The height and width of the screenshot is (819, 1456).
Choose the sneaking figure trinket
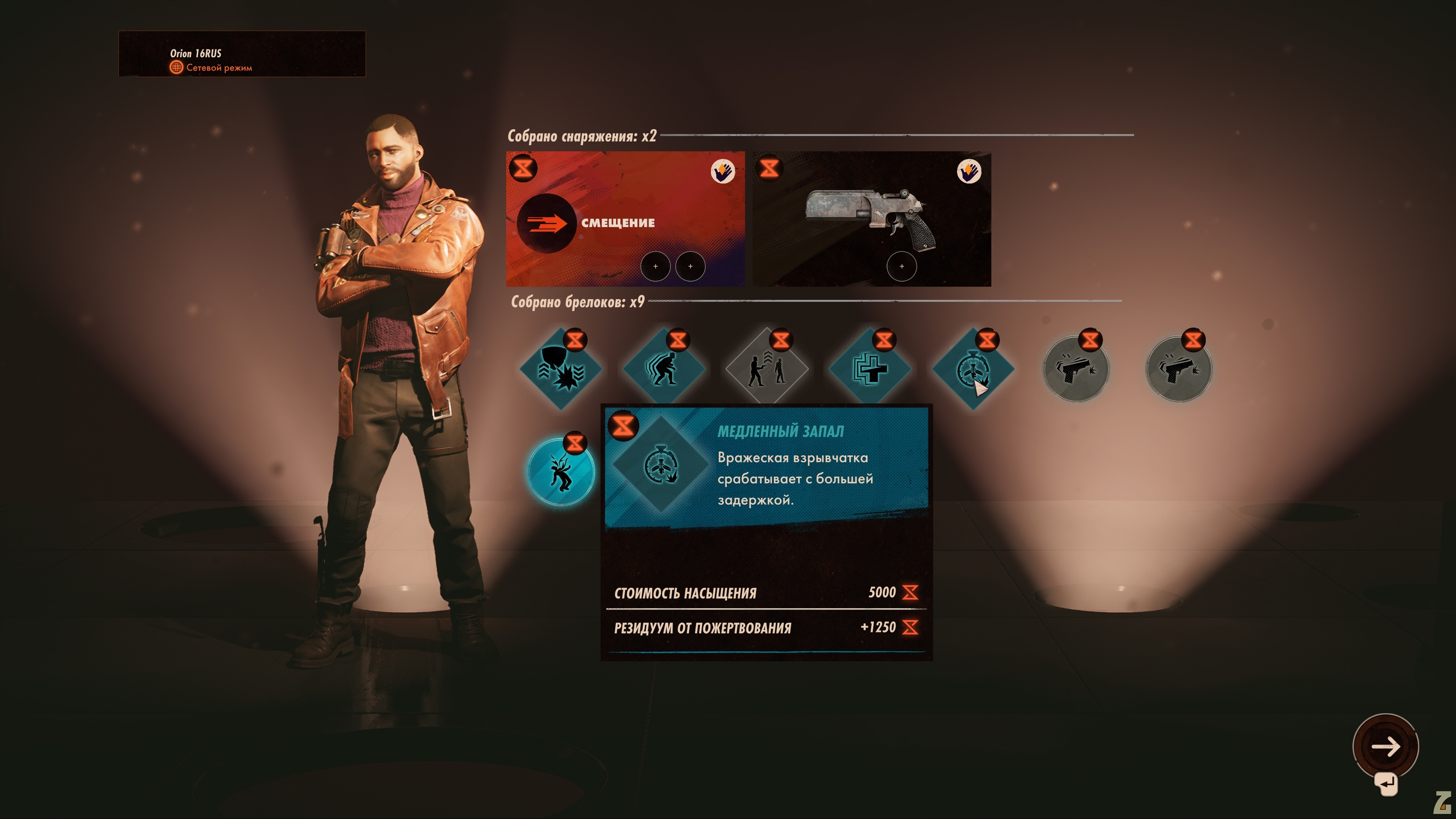(x=663, y=369)
